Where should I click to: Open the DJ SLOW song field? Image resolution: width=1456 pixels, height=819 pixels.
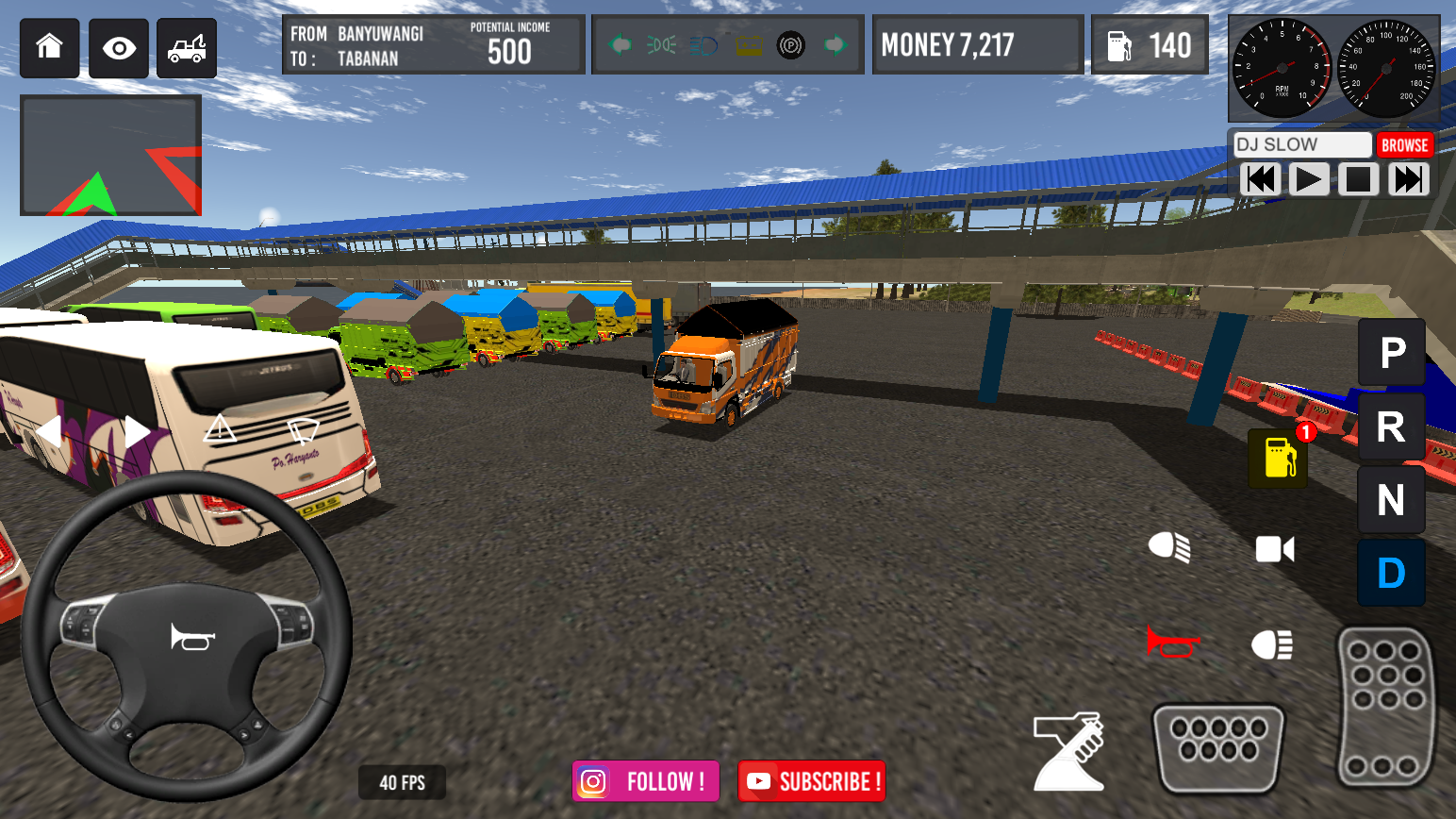click(x=1301, y=144)
